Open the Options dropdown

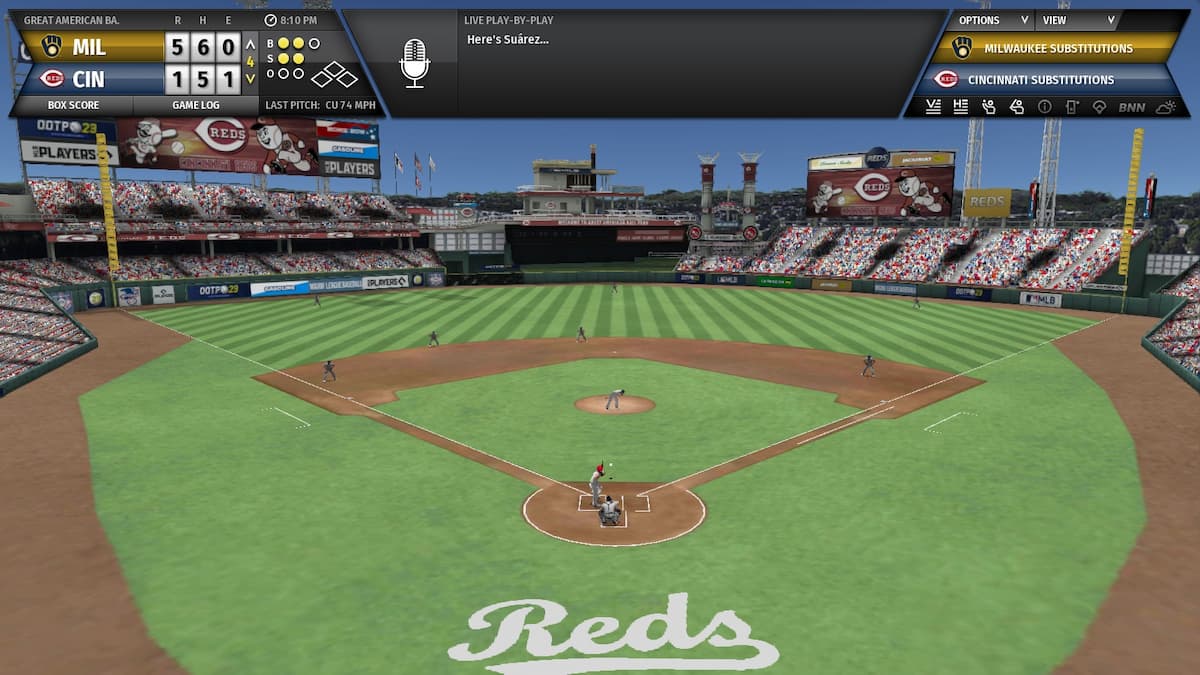pos(991,20)
